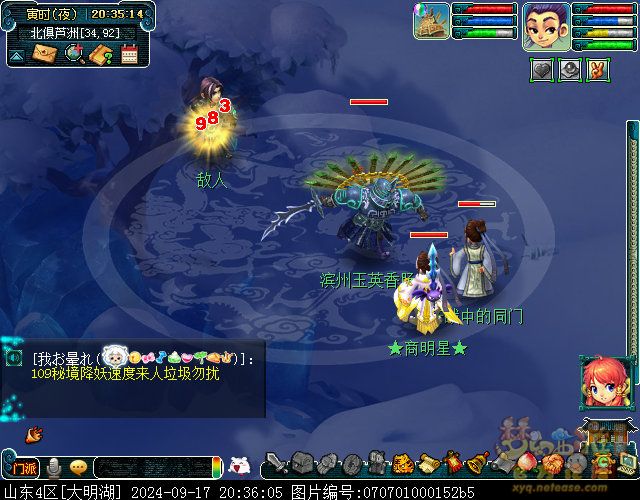Collapse the panel with the up-arrow button

(16, 56)
